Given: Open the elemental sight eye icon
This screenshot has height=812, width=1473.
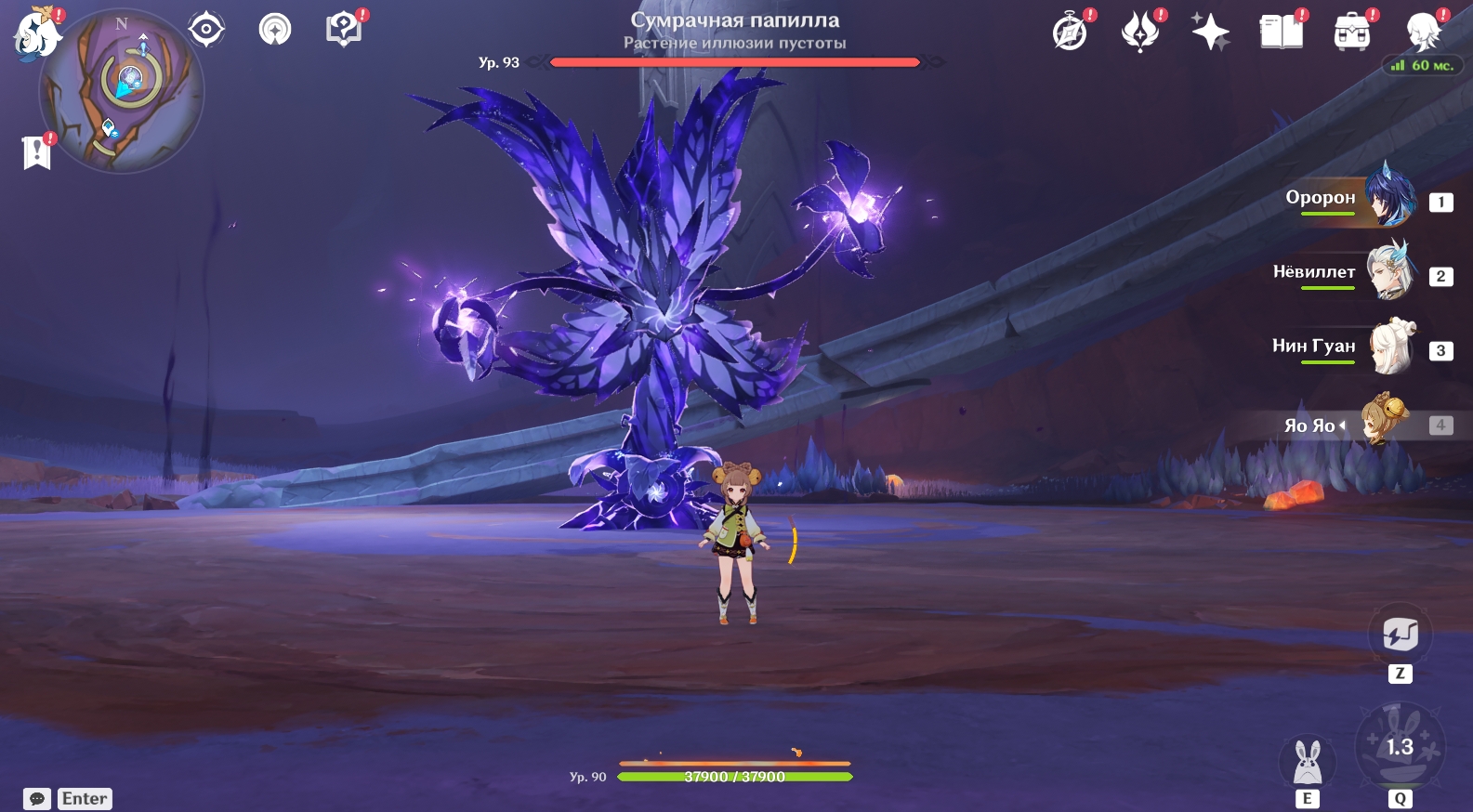Looking at the screenshot, I should 205,30.
